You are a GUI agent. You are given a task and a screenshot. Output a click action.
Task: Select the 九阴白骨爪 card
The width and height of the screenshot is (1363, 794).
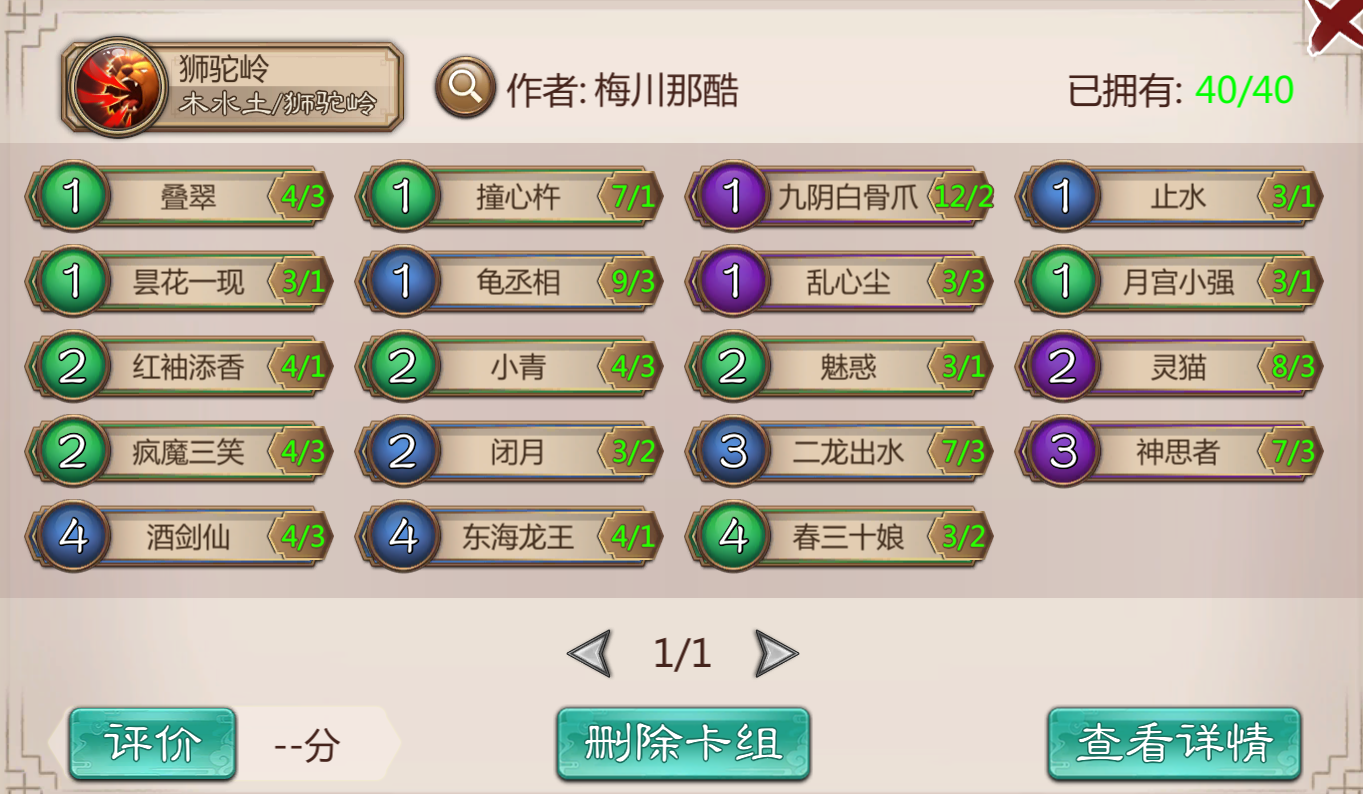pyautogui.click(x=845, y=196)
